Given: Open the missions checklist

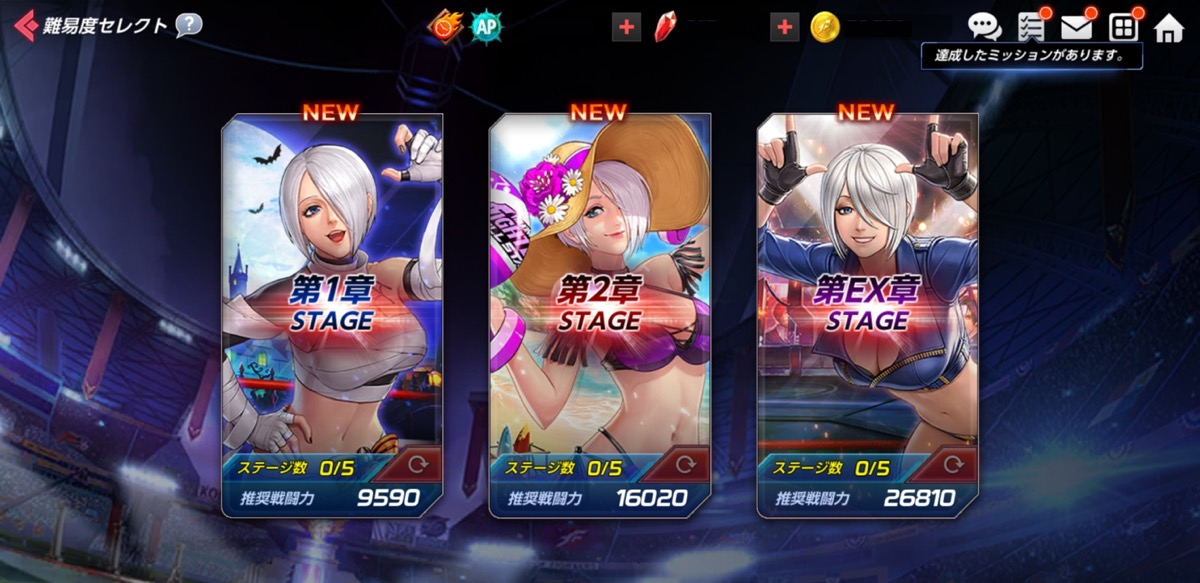Looking at the screenshot, I should coord(1031,27).
